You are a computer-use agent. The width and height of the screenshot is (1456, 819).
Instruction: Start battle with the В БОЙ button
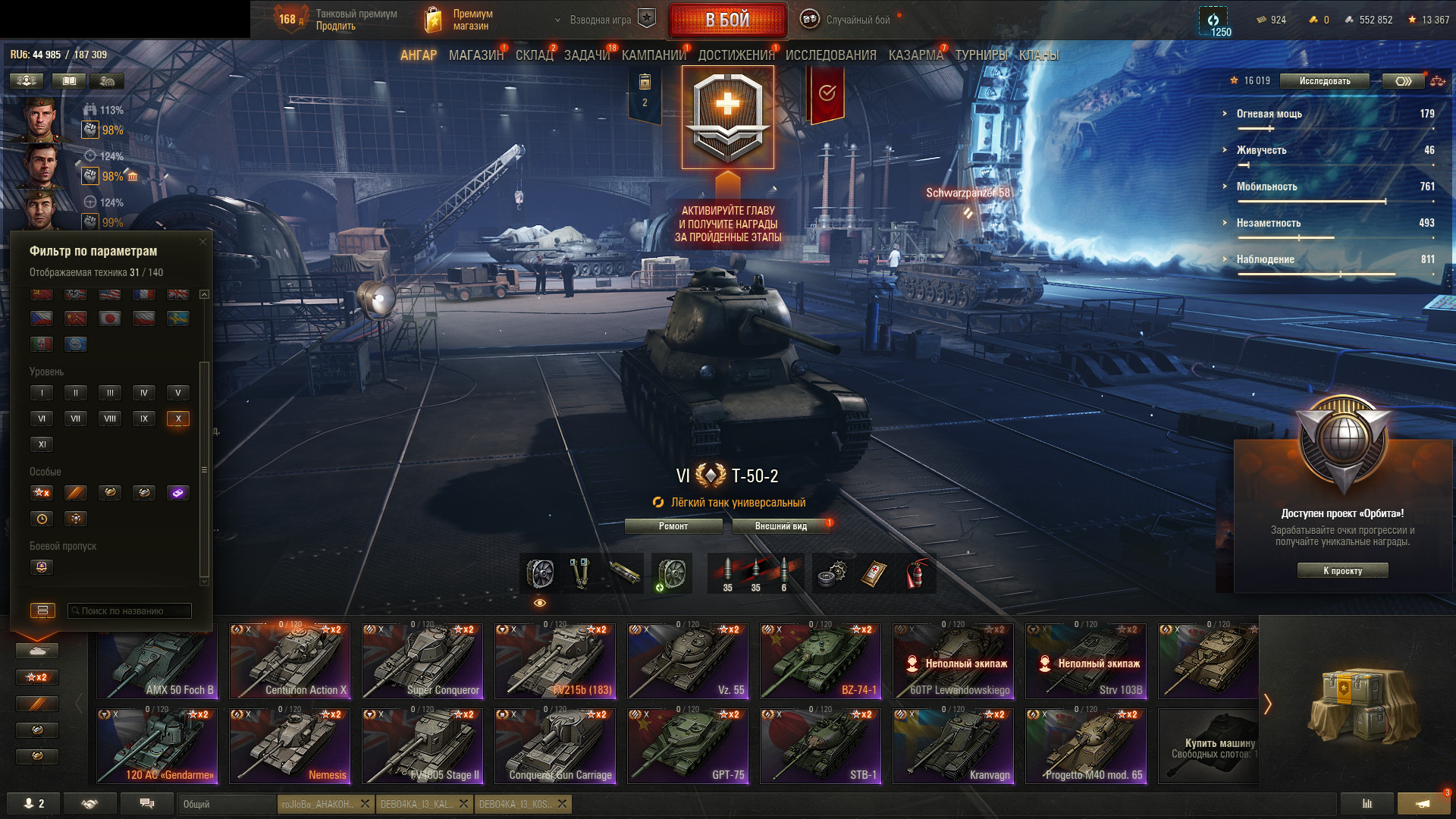[x=727, y=20]
